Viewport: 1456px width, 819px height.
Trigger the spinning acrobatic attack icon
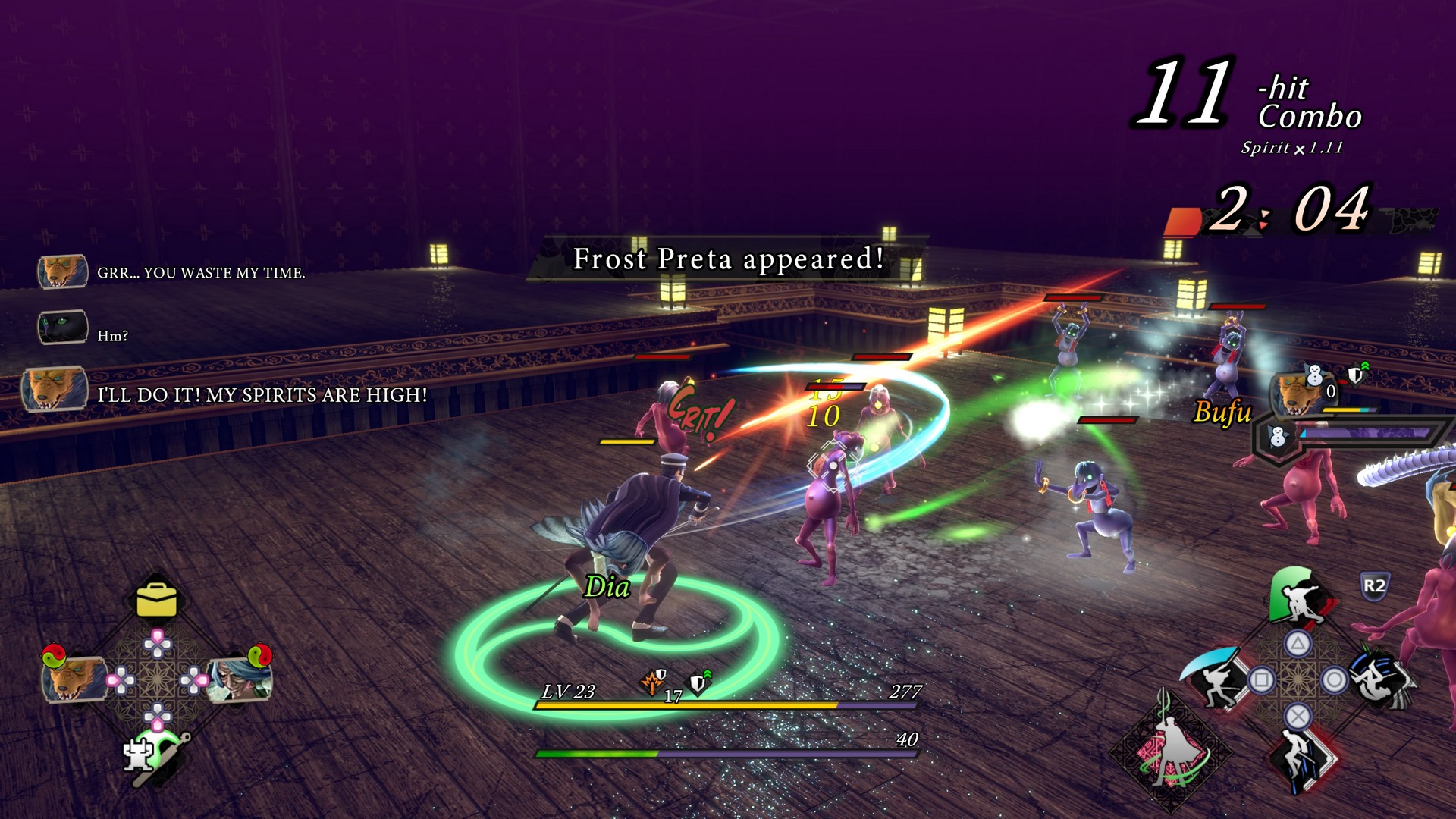pyautogui.click(x=1380, y=679)
